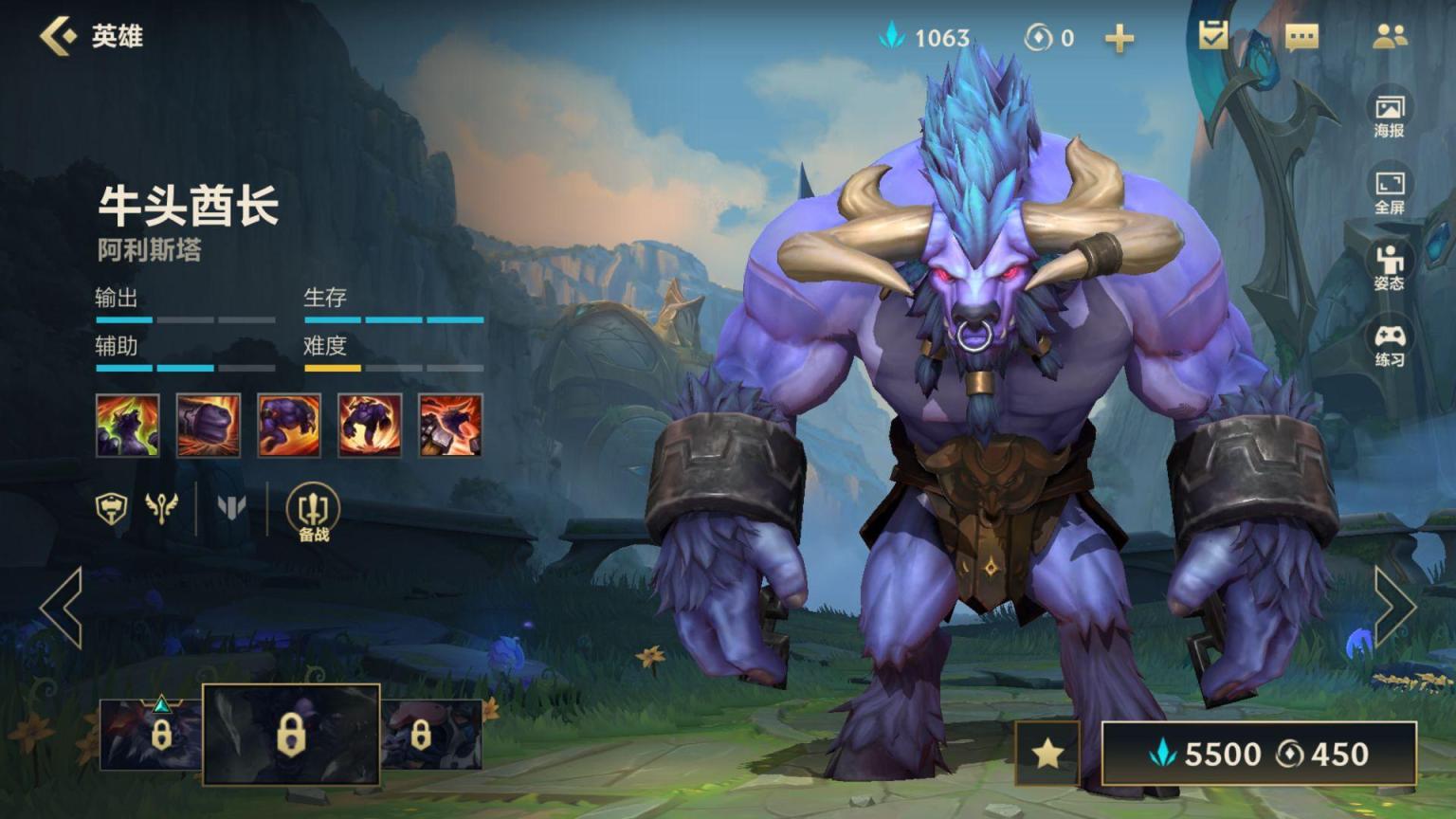The height and width of the screenshot is (819, 1456).
Task: Purchase champion for 5500 or 450
Action: pyautogui.click(x=1259, y=754)
